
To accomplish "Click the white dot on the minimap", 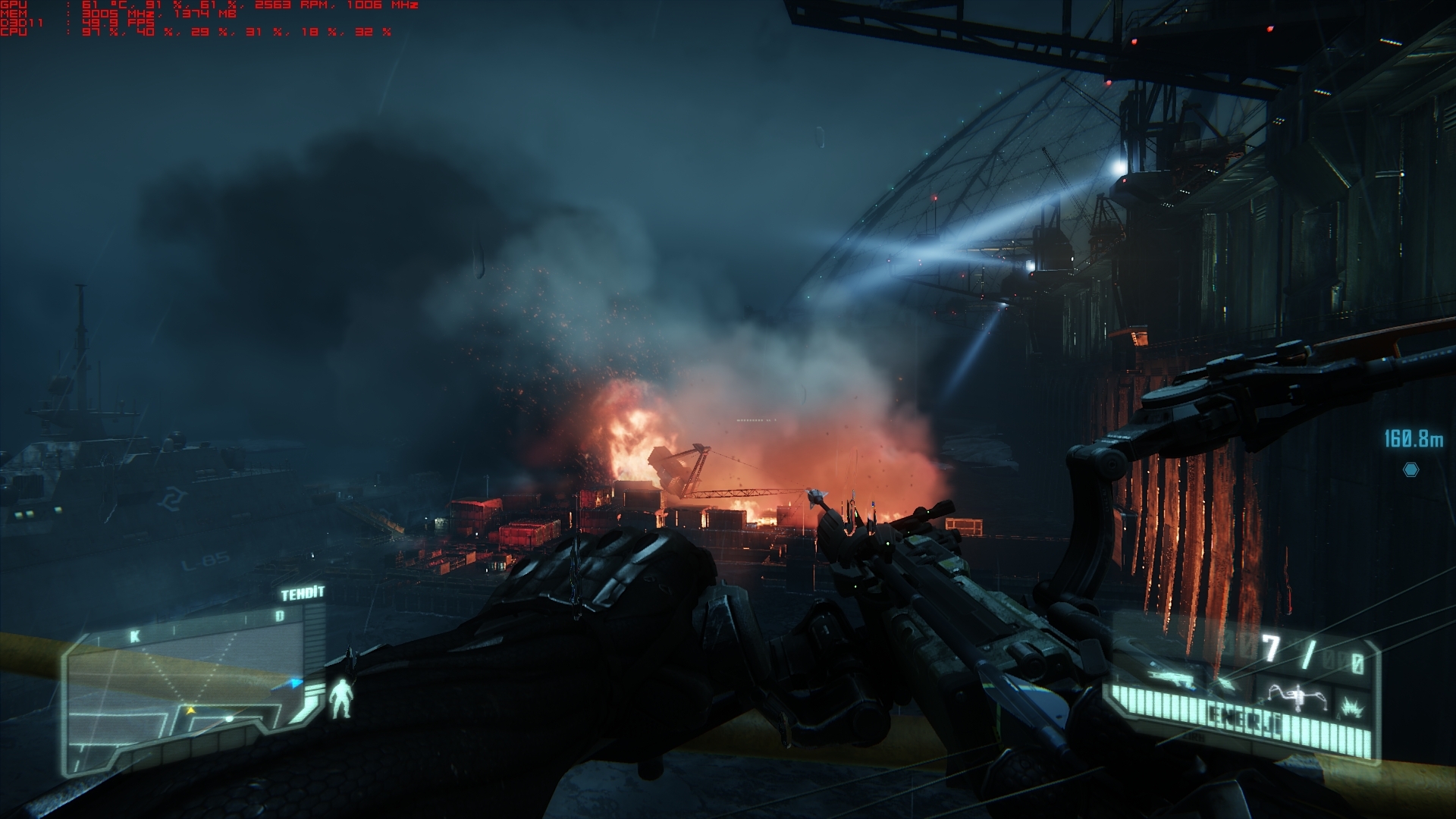I will [x=228, y=718].
